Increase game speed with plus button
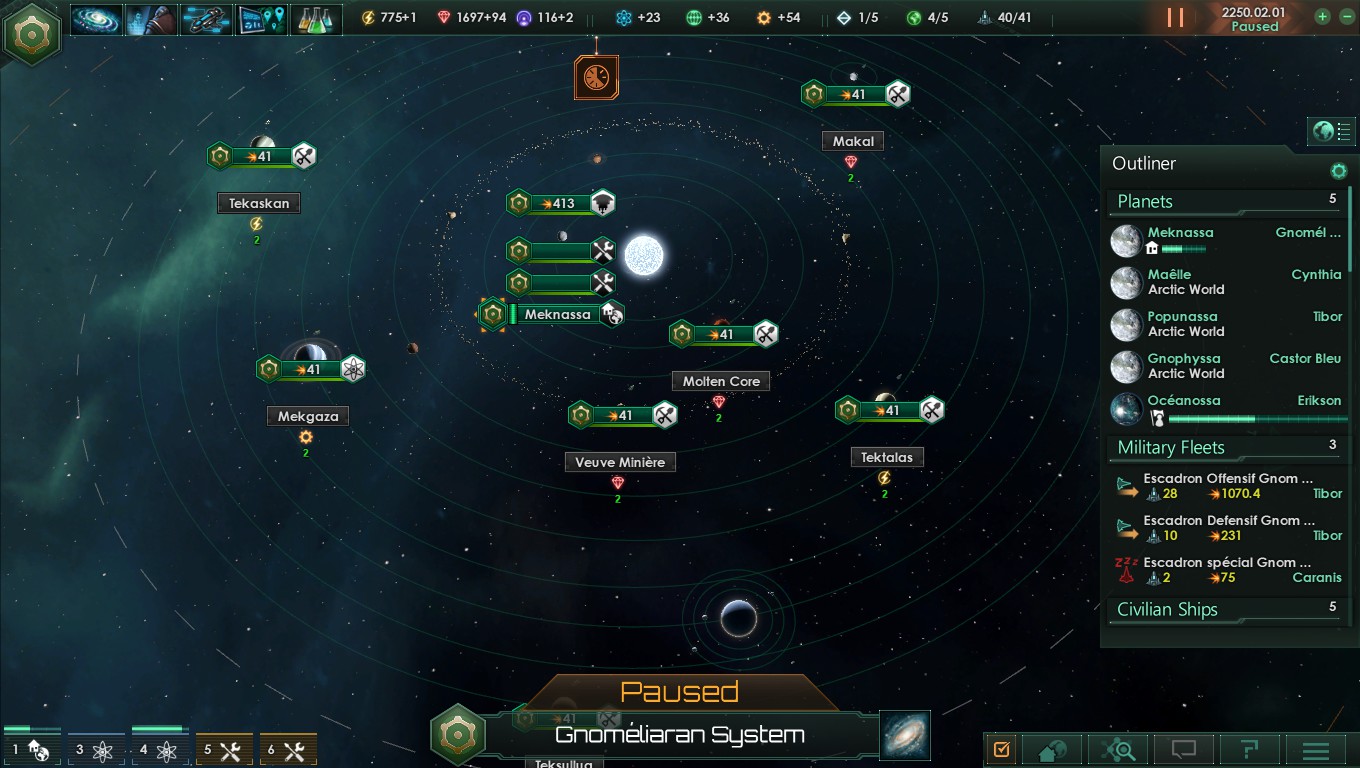 pos(1322,17)
